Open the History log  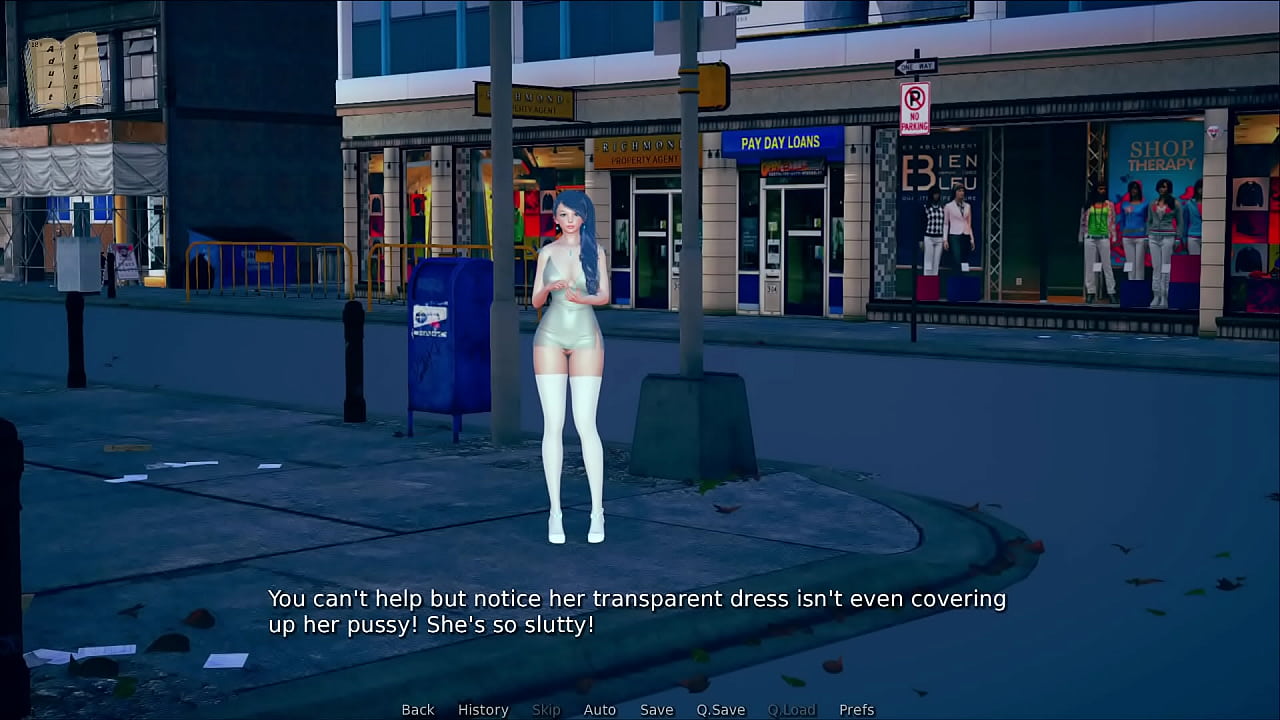483,710
